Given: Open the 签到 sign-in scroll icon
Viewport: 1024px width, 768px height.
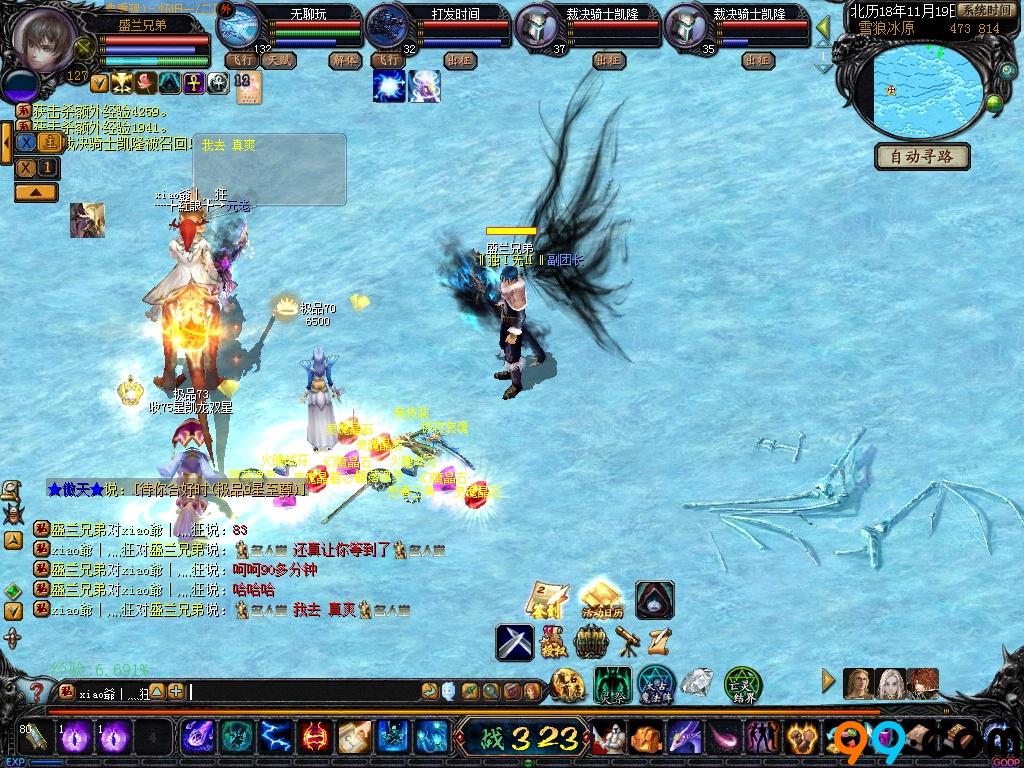Looking at the screenshot, I should pyautogui.click(x=547, y=599).
